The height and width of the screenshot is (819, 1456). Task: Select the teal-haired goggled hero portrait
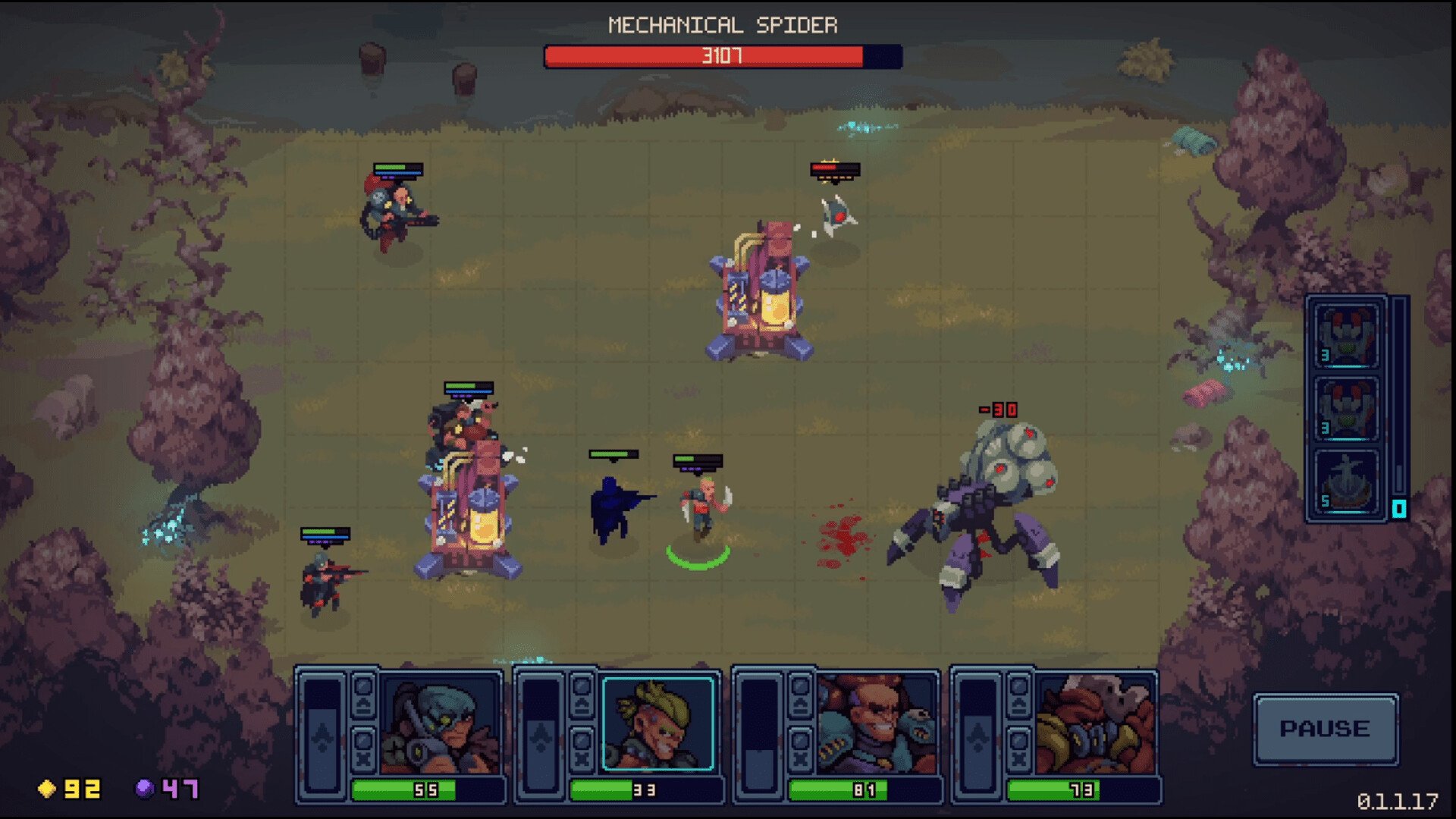pyautogui.click(x=440, y=725)
